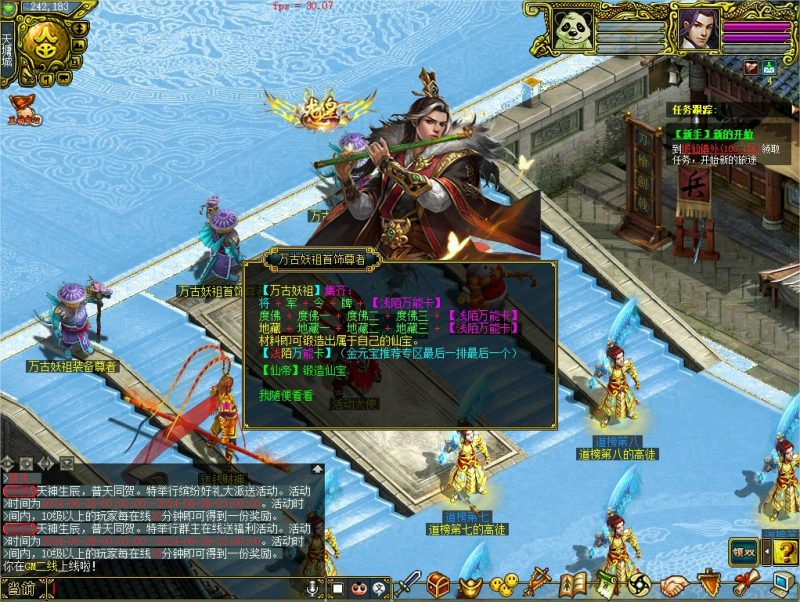This screenshot has width=800, height=602.
Task: Click the gold ingot shop icon
Action: click(x=474, y=584)
